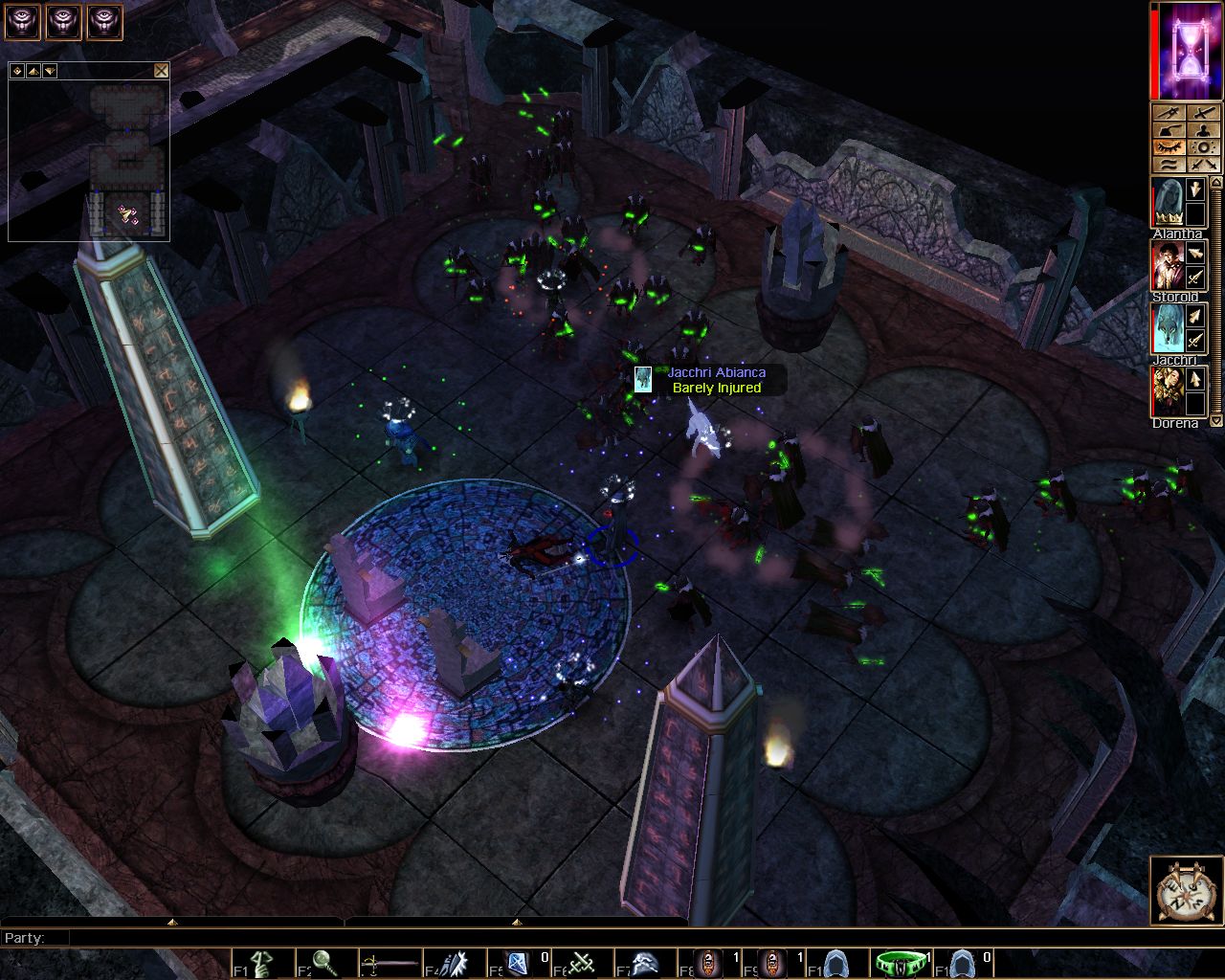Select Jacchri's wolf portrait
Viewport: 1225px width, 980px height.
(1168, 328)
